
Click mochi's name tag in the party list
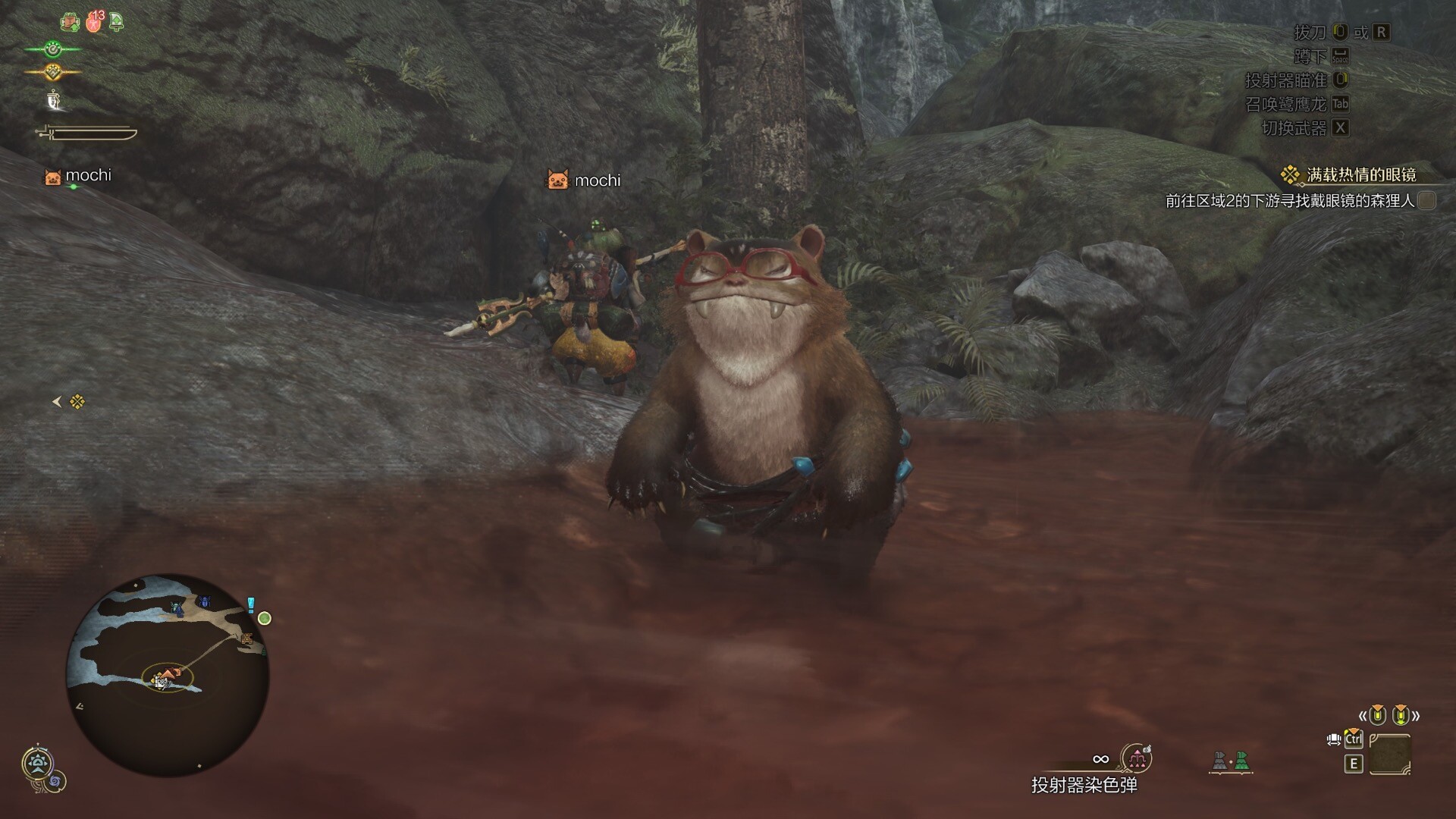pos(88,175)
